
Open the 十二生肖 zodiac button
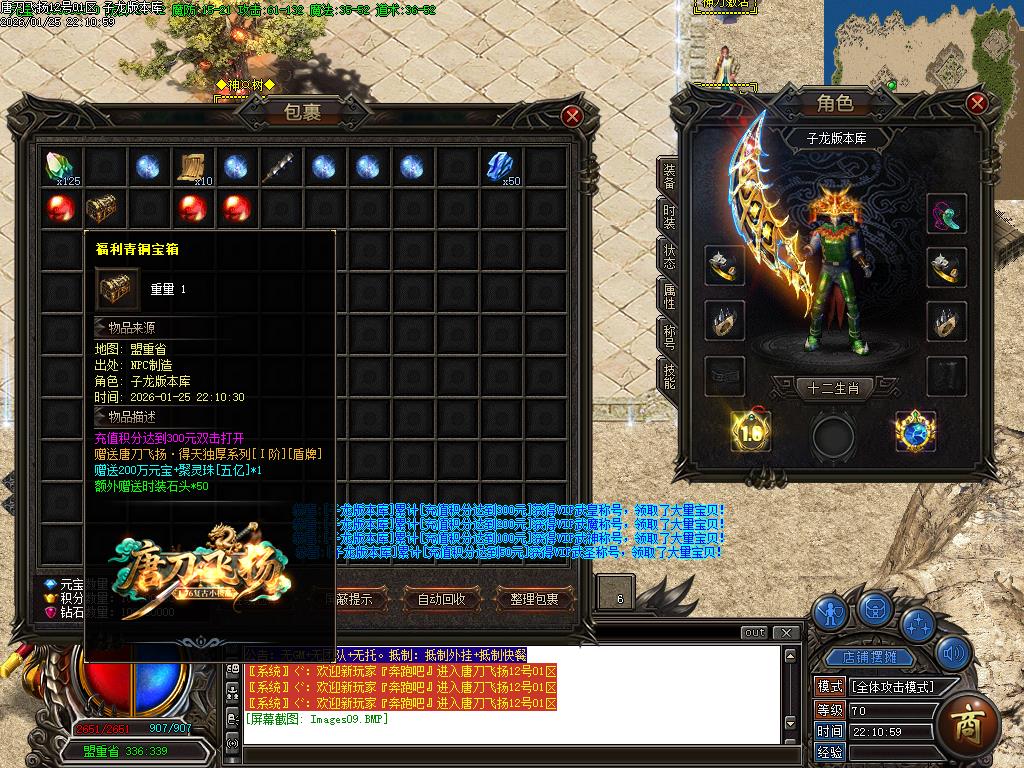tap(826, 388)
